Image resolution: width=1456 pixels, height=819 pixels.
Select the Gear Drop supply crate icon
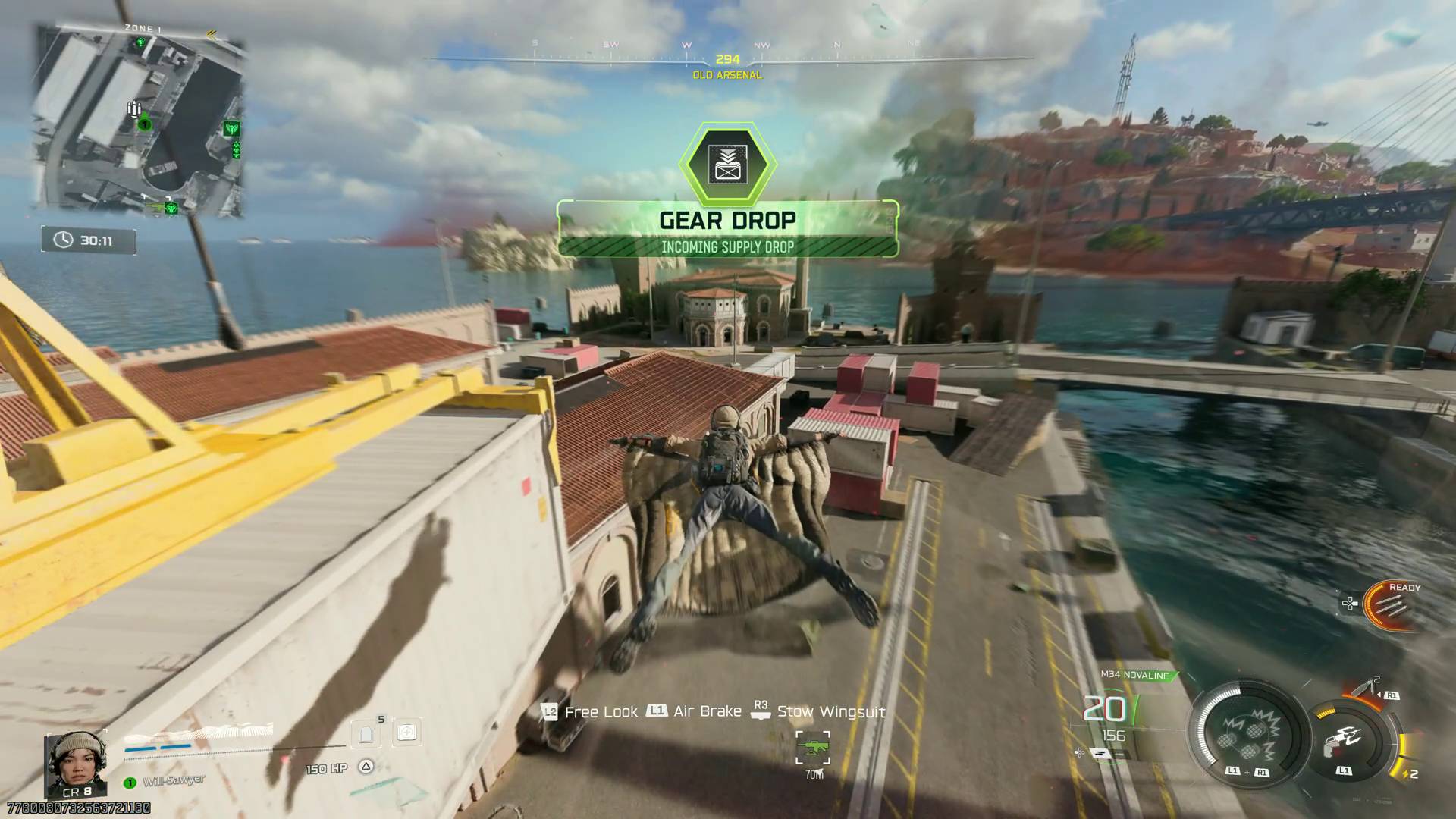[728, 162]
